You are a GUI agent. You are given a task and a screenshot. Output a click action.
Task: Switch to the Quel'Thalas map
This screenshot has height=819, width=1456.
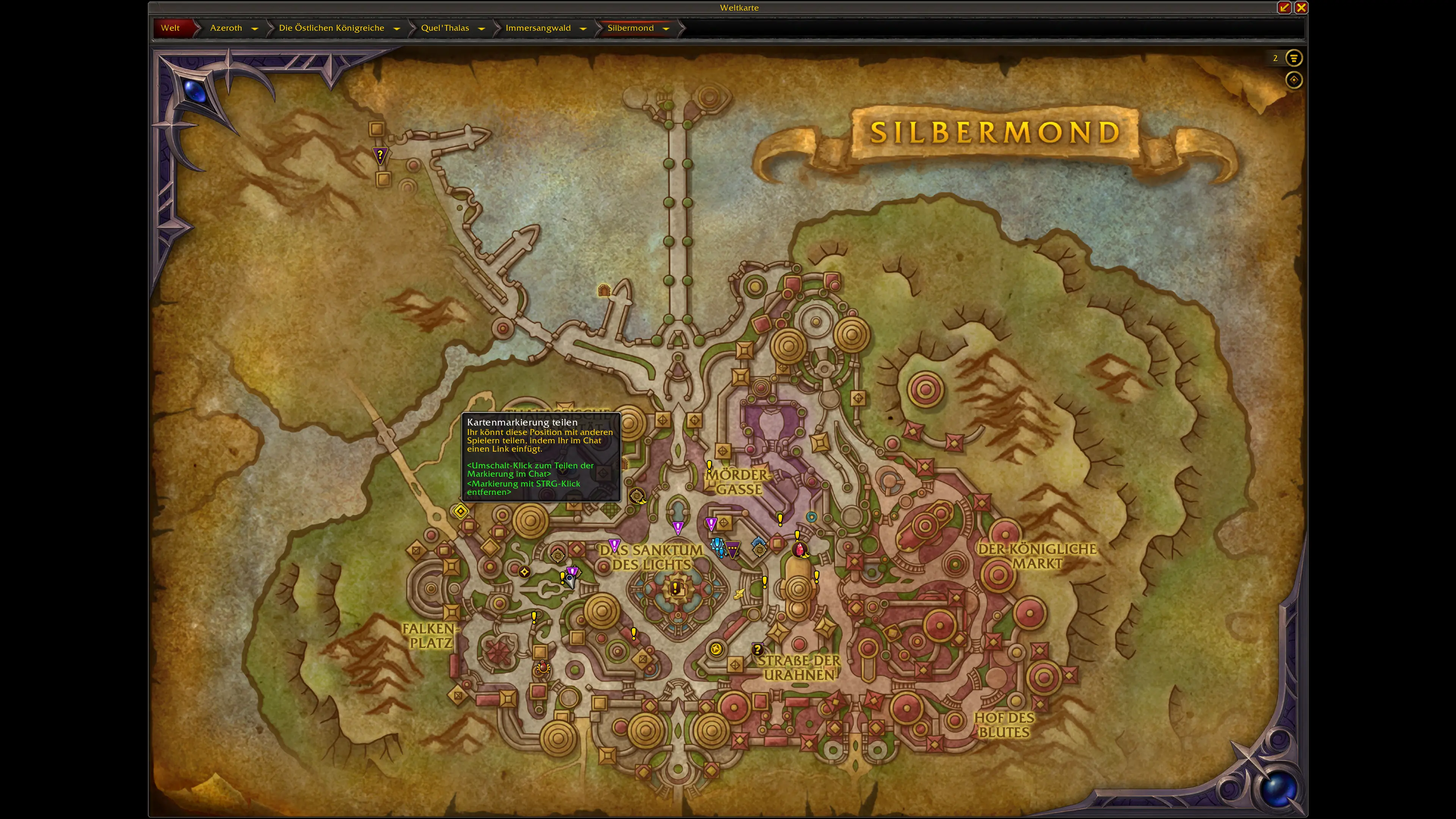coord(445,28)
